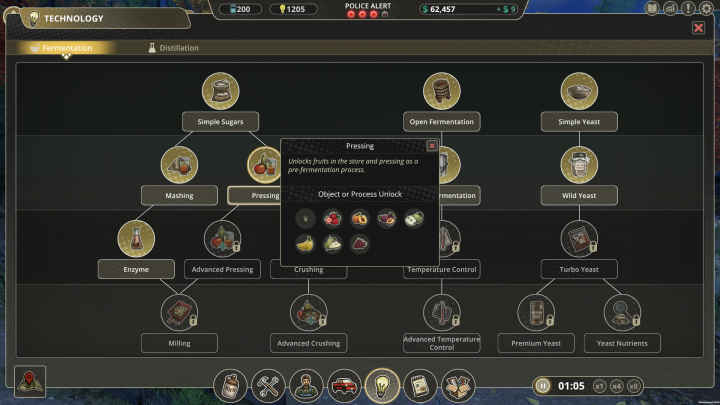Pause the game timer
The height and width of the screenshot is (405, 720).
pyautogui.click(x=543, y=385)
